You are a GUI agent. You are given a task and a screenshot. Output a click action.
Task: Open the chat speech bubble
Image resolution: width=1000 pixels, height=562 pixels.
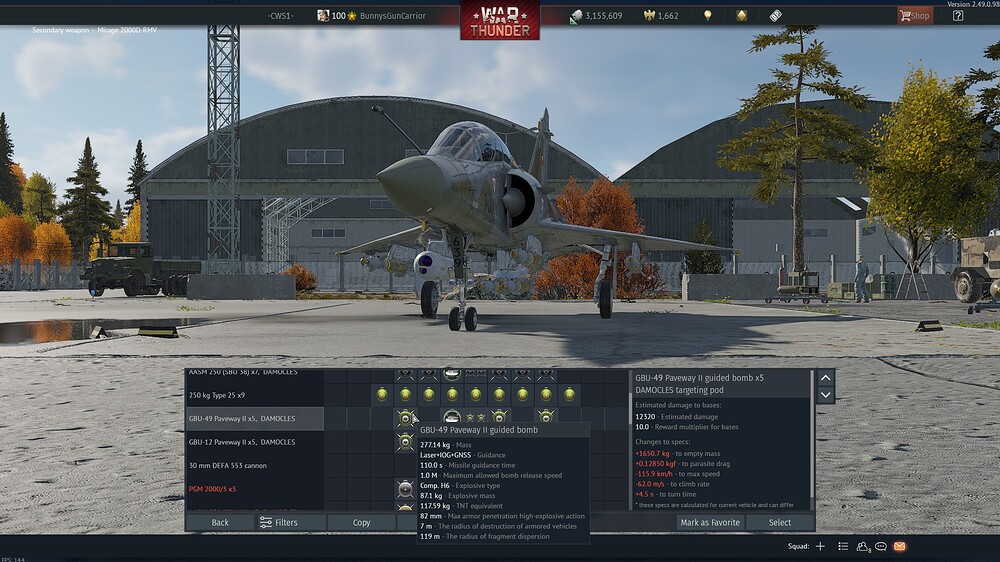pyautogui.click(x=881, y=546)
